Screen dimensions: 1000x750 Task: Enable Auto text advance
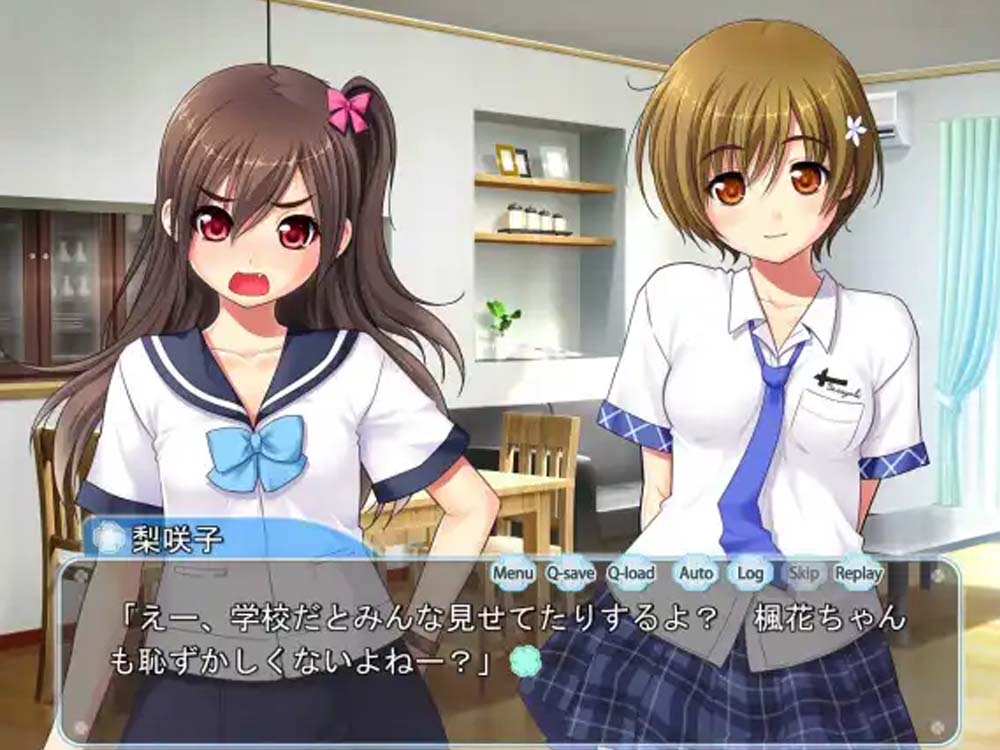(x=696, y=573)
